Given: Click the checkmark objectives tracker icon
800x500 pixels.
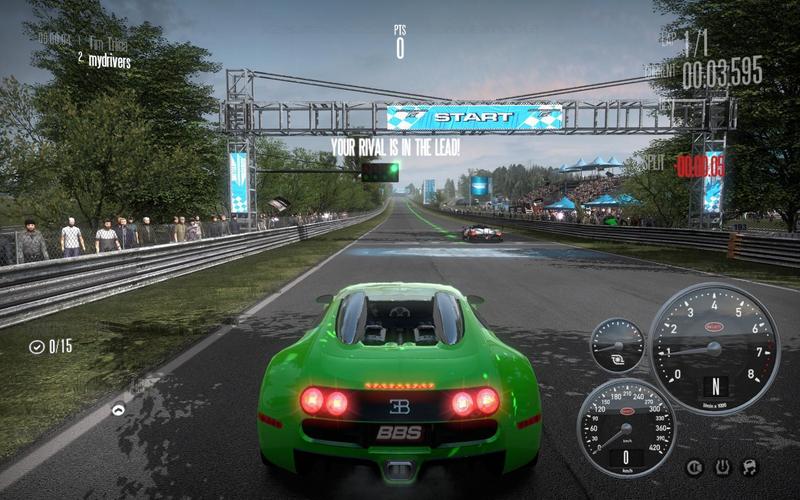Looking at the screenshot, I should 37,347.
